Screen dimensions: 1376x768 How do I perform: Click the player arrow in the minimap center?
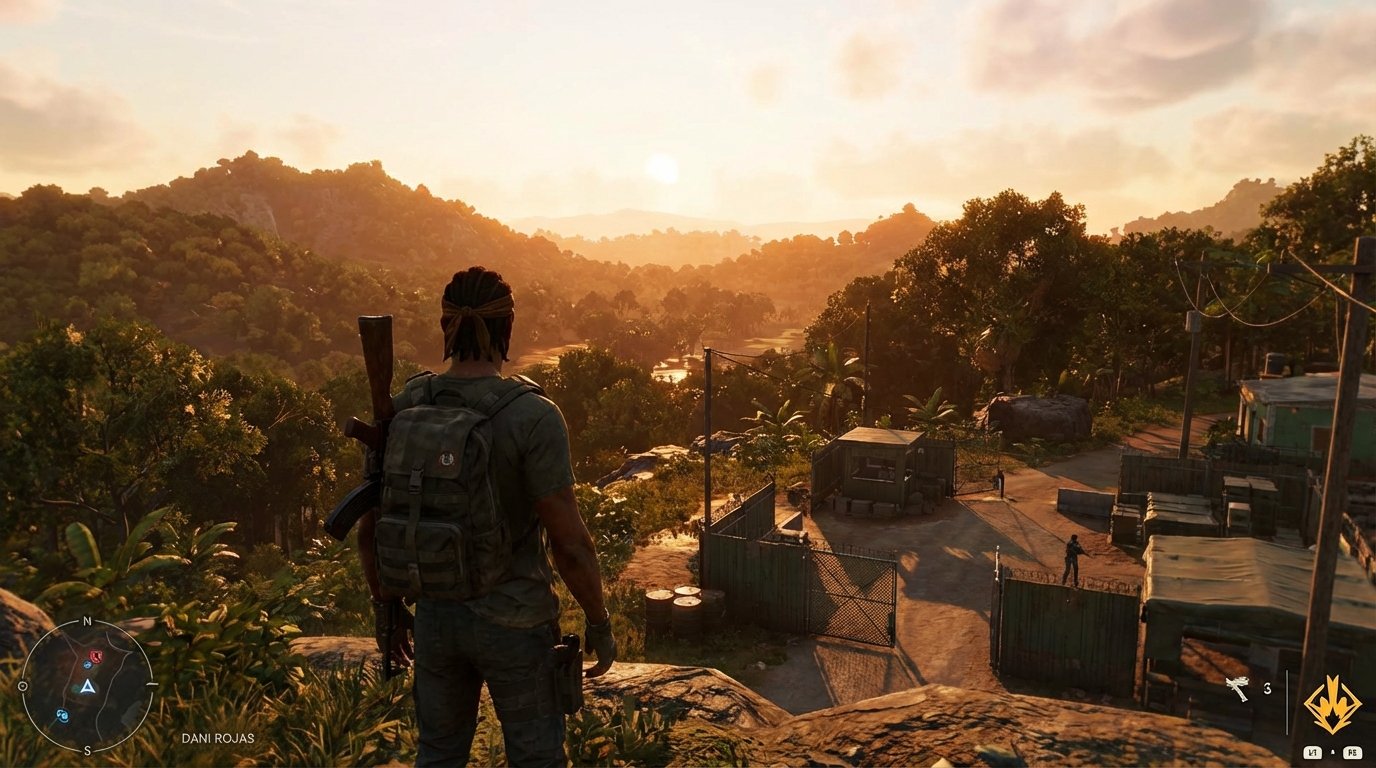pyautogui.click(x=89, y=687)
